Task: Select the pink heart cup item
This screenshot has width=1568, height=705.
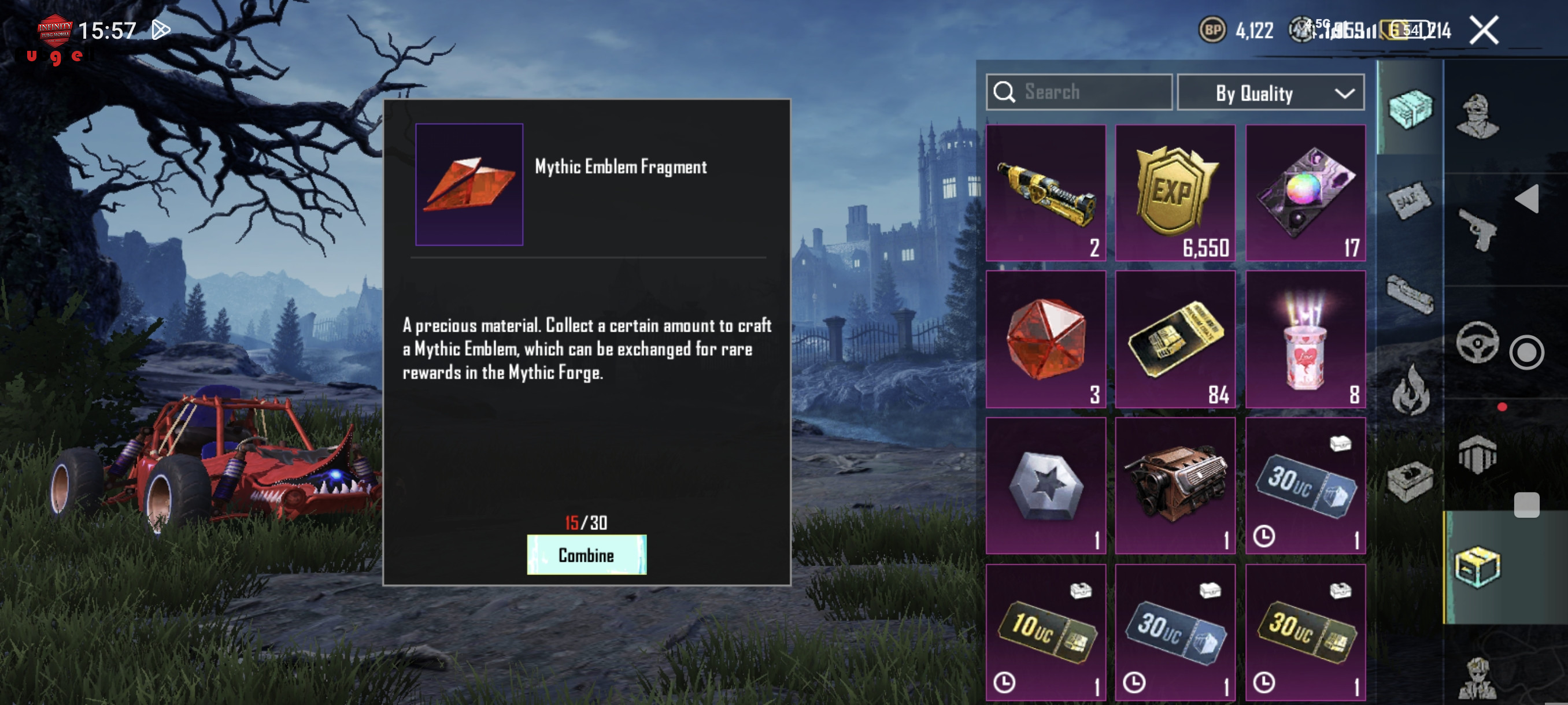Action: pos(1305,339)
